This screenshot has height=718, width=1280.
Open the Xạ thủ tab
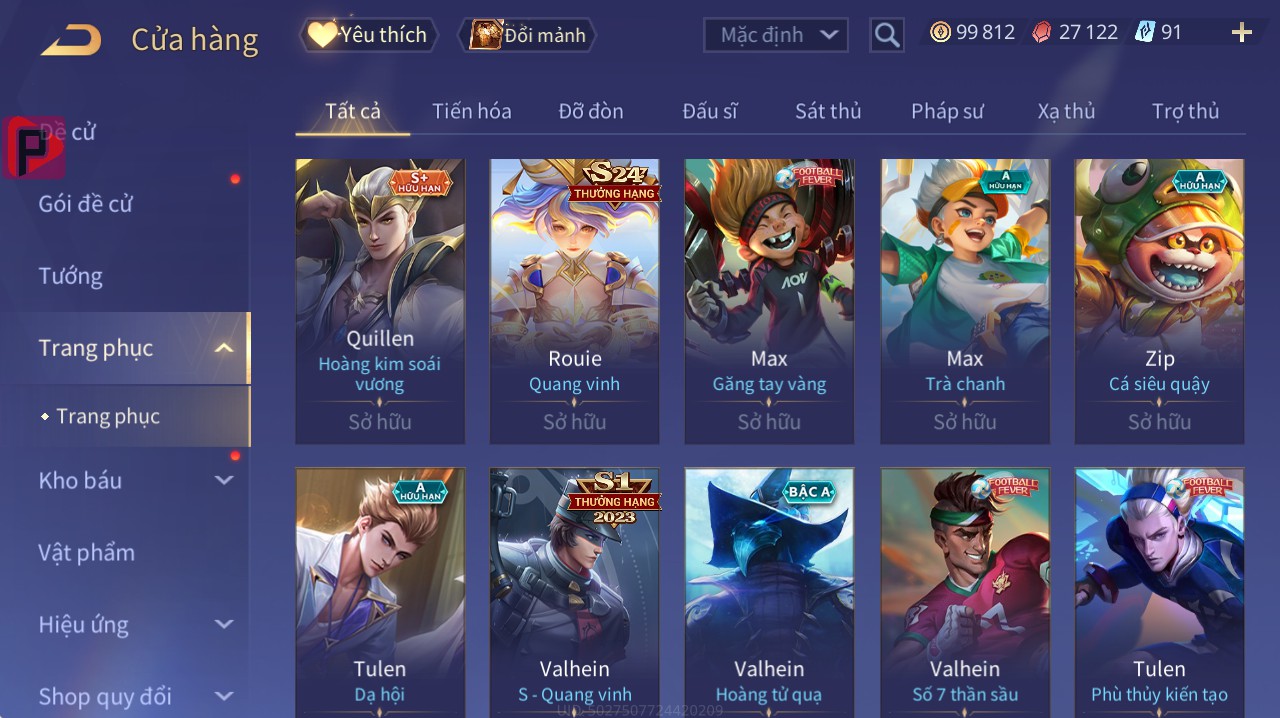1066,111
